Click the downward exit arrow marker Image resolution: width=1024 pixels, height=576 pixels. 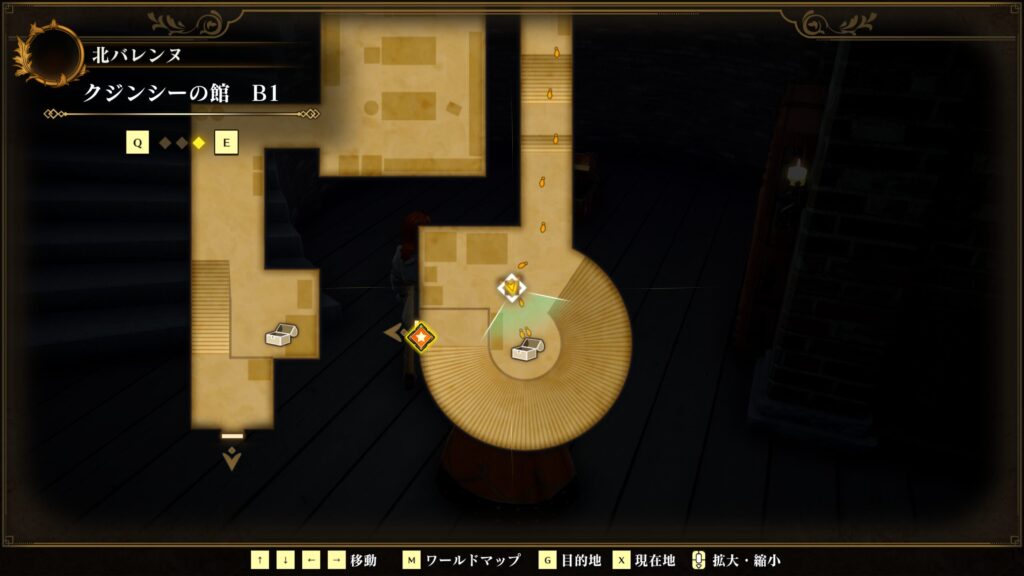click(x=232, y=458)
